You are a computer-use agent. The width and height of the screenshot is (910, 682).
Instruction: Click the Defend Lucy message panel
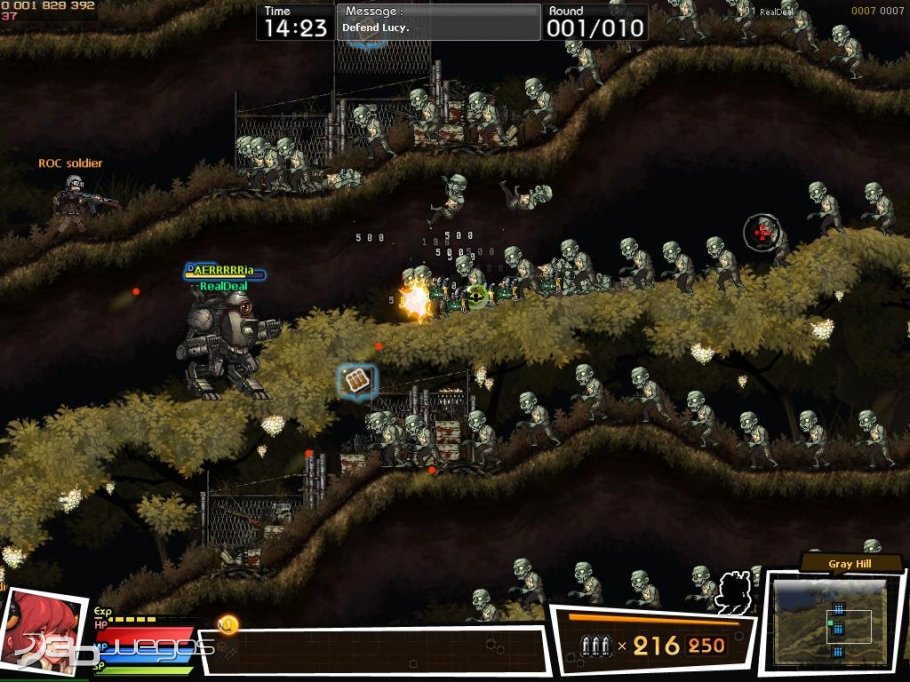click(438, 21)
